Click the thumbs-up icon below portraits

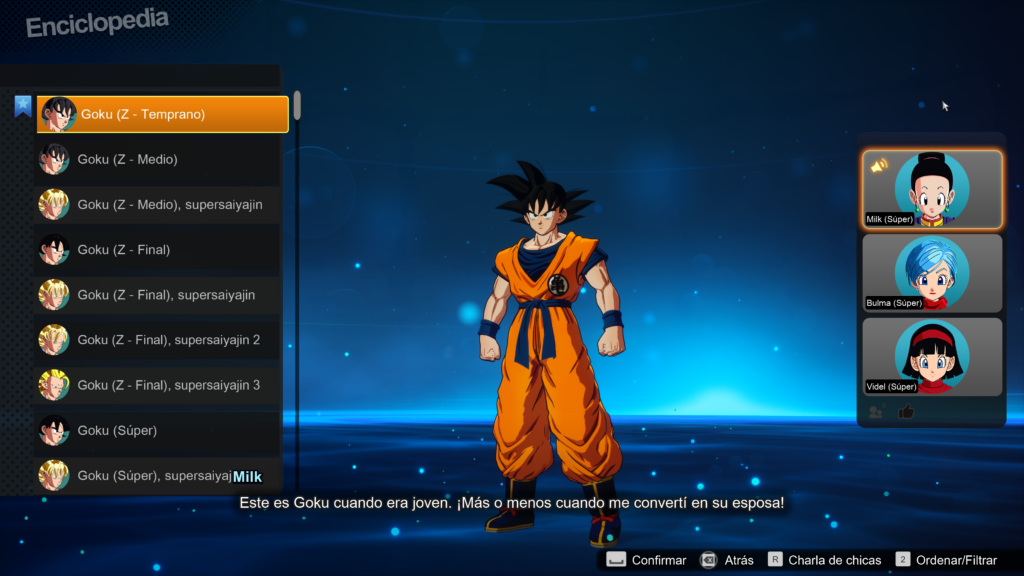point(906,411)
